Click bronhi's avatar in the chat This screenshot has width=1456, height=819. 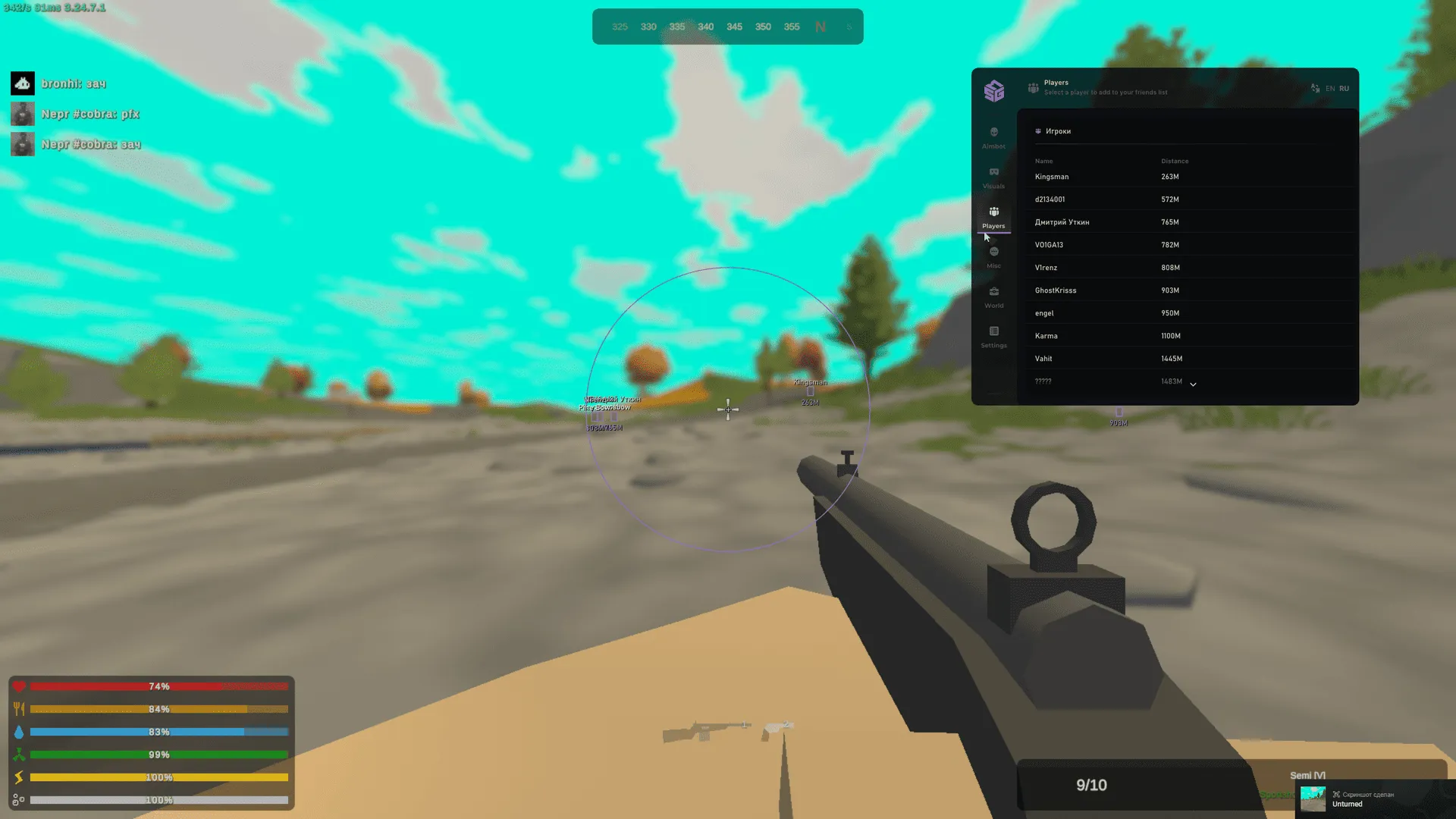[23, 83]
